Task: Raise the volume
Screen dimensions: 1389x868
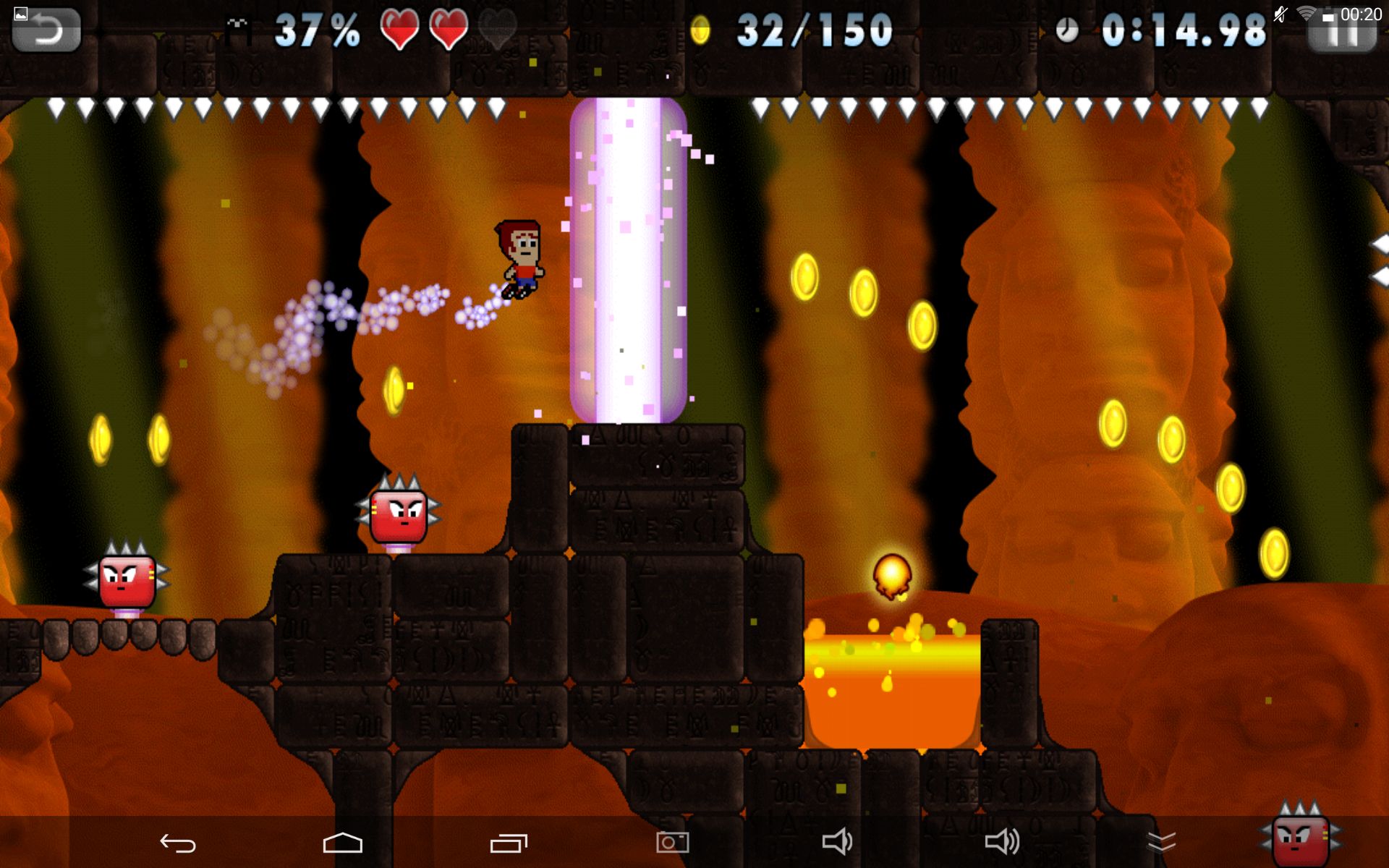Action: [1002, 843]
